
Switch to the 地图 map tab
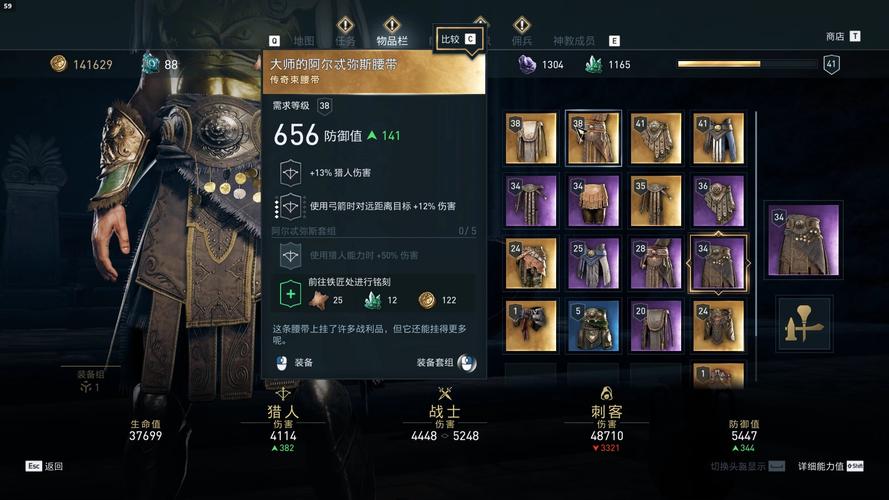[x=304, y=41]
